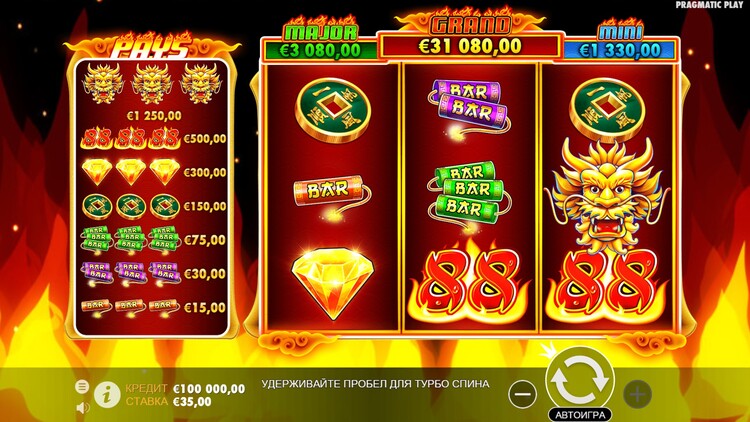
Task: Open the hamburger settings menu
Action: pyautogui.click(x=83, y=386)
